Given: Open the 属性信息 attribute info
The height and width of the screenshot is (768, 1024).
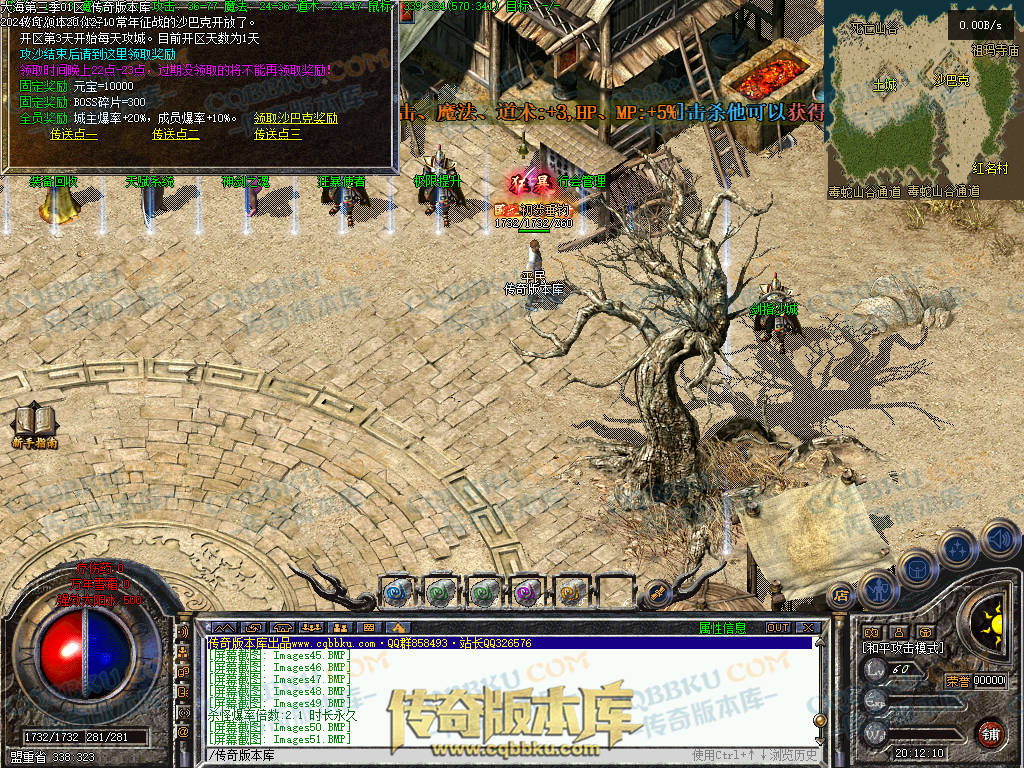Looking at the screenshot, I should point(722,628).
